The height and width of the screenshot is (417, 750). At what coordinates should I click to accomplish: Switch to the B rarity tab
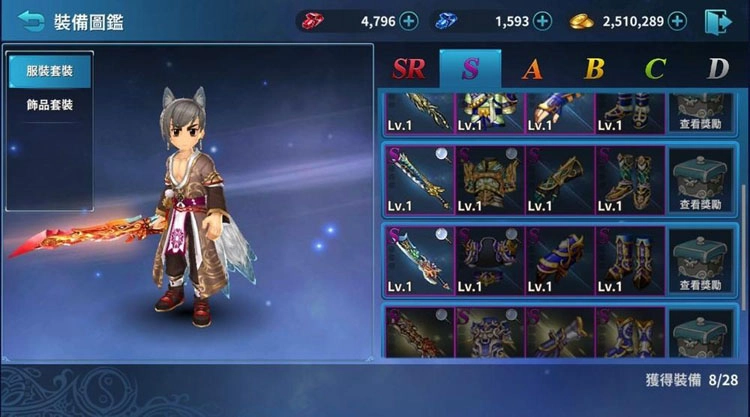[x=594, y=68]
